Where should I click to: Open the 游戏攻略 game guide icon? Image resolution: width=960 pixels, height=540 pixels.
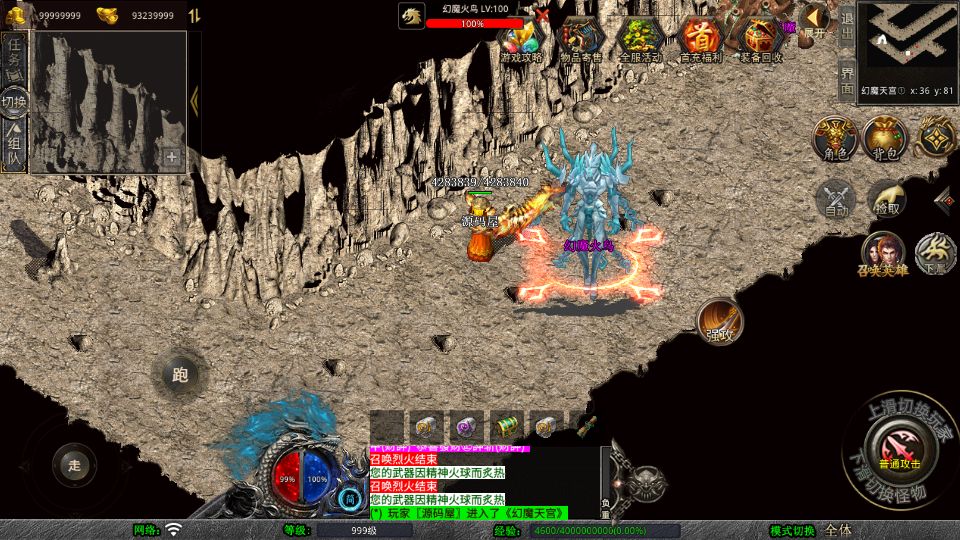coord(520,41)
